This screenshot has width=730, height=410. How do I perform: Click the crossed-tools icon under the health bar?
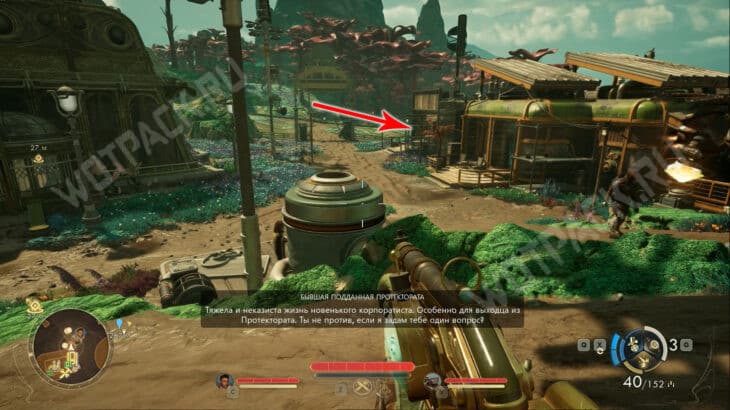click(x=362, y=385)
